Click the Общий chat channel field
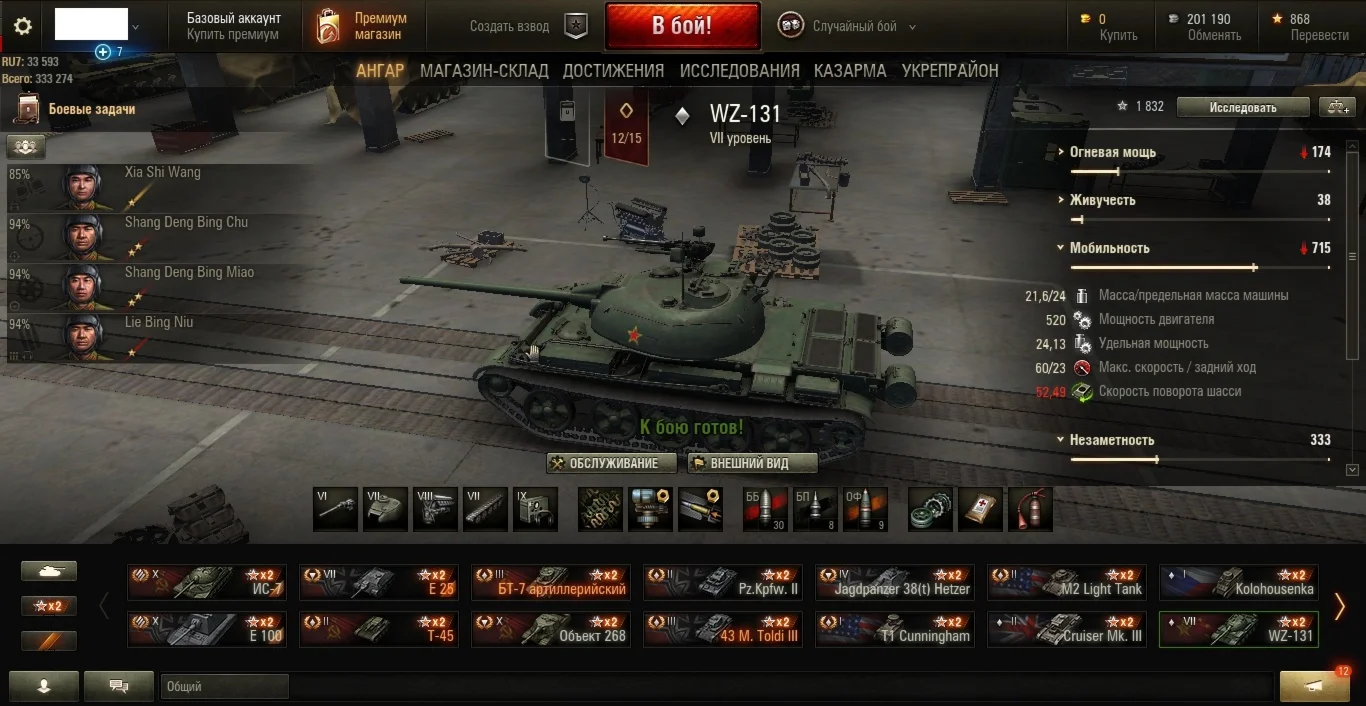The height and width of the screenshot is (706, 1366). pos(224,686)
